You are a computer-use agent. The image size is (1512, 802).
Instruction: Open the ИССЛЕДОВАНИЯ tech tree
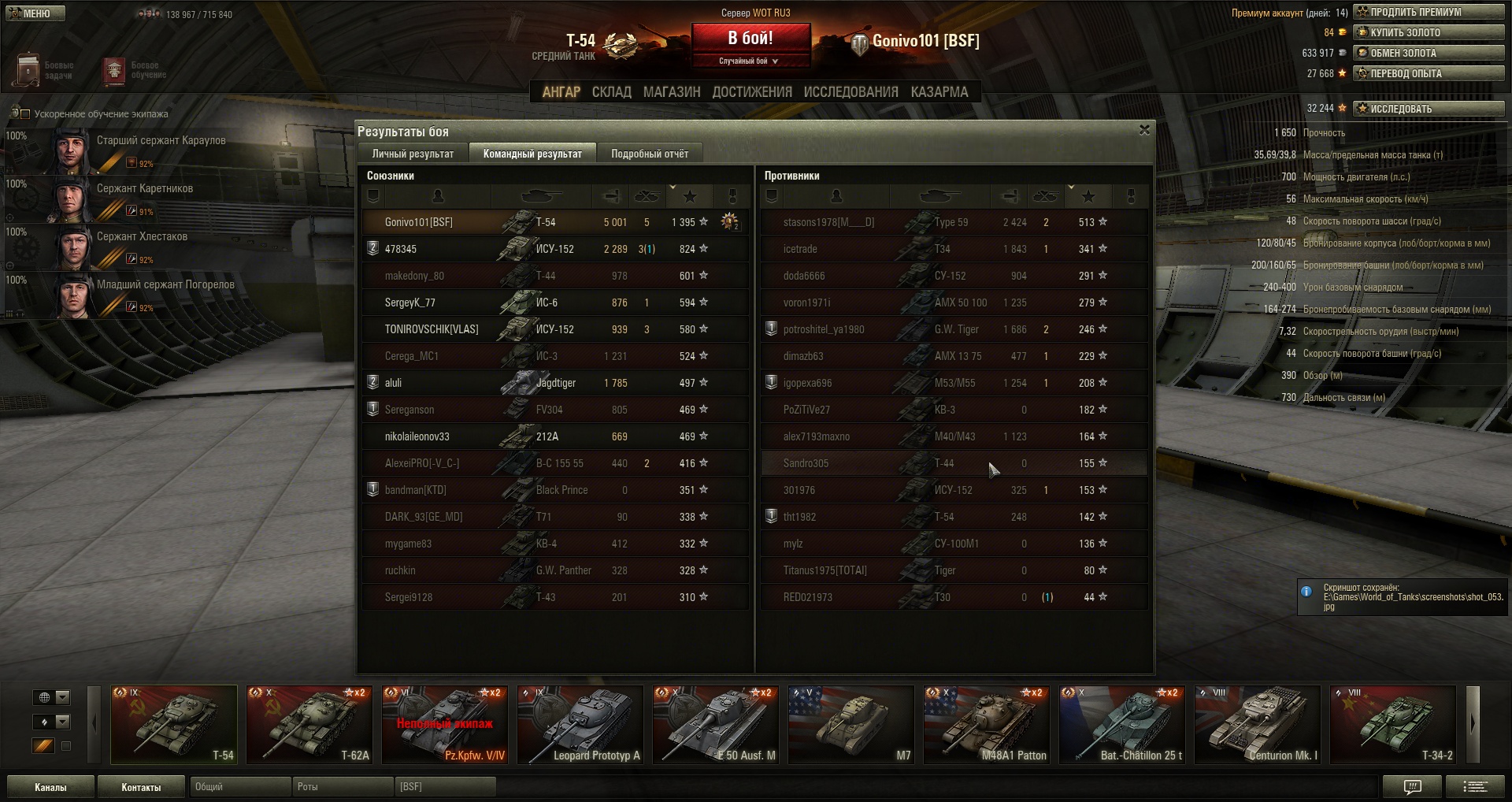click(850, 92)
